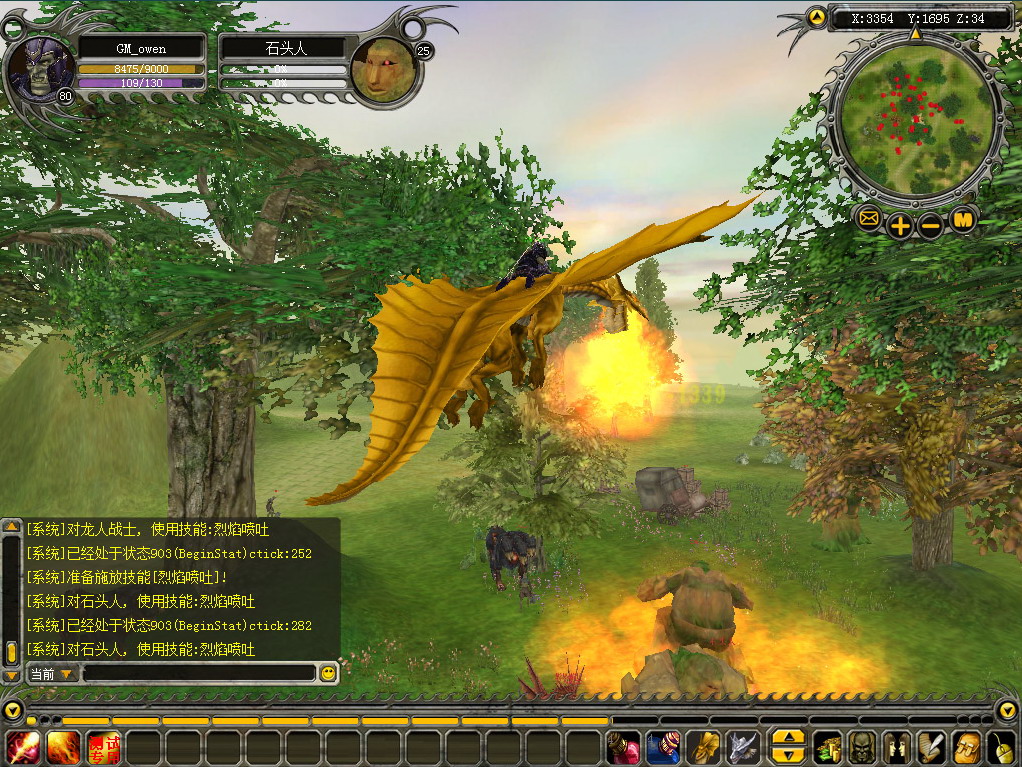
Task: Open the world map M button
Action: [x=963, y=218]
